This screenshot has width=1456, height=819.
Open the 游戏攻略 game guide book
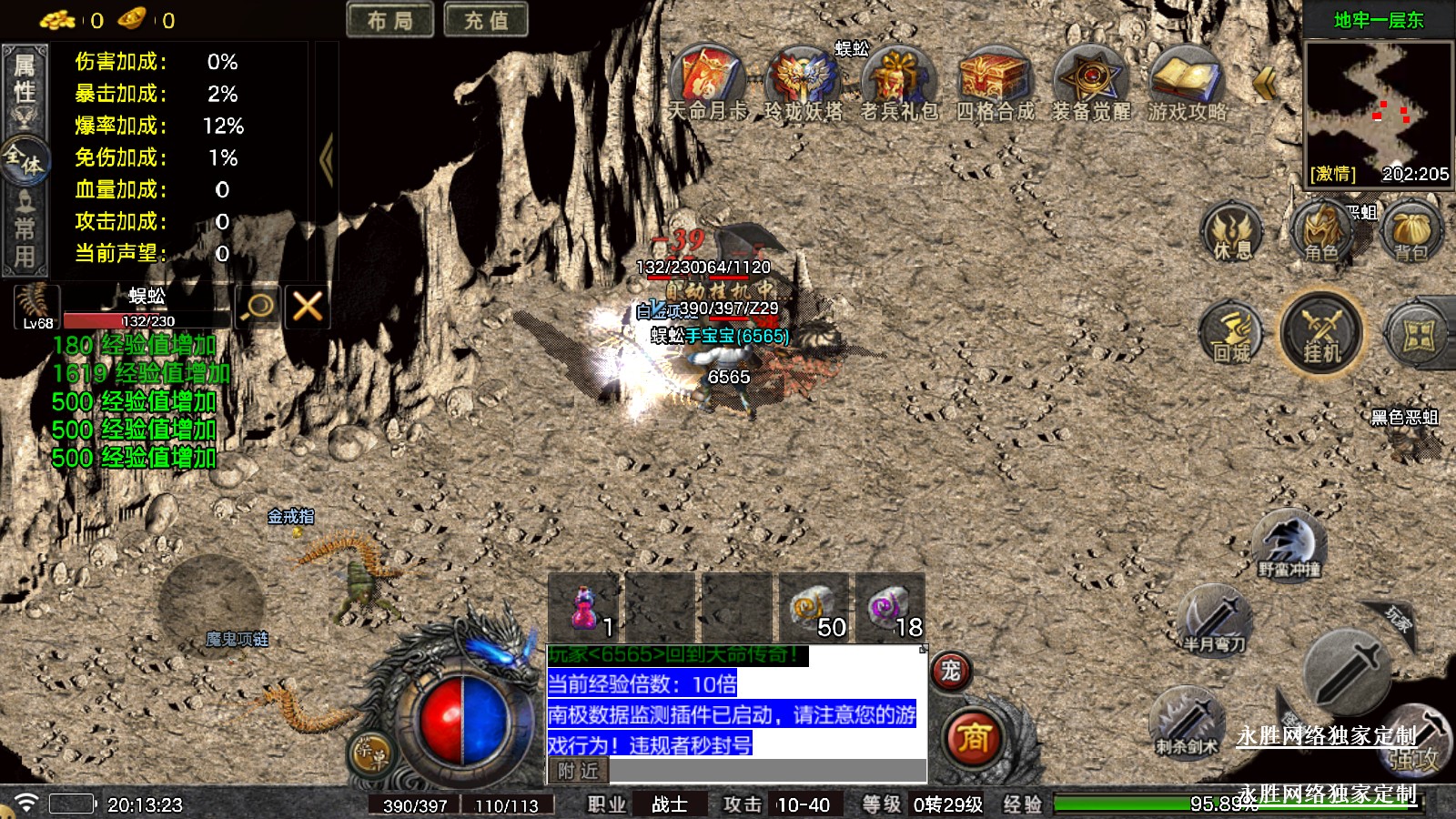point(1186,77)
